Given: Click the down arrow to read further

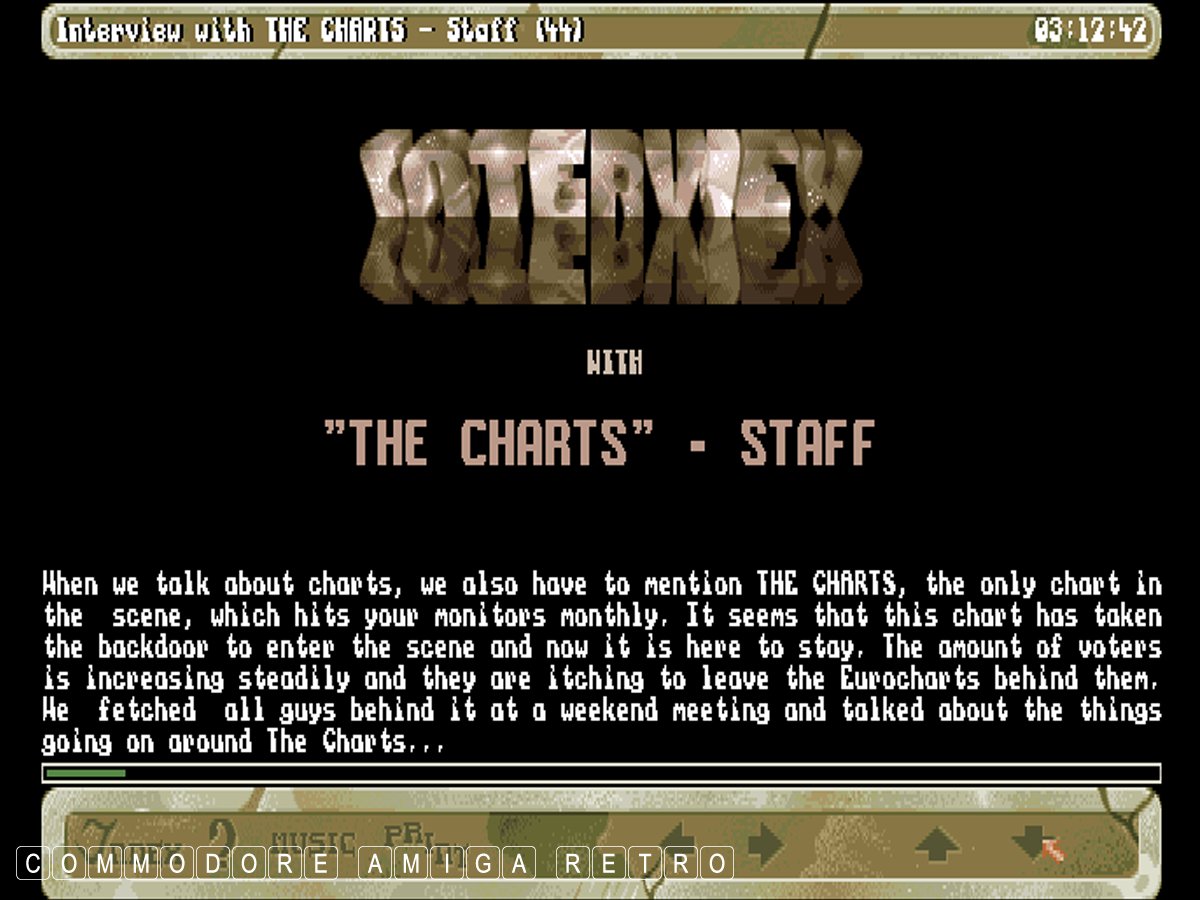Looking at the screenshot, I should click(1030, 842).
